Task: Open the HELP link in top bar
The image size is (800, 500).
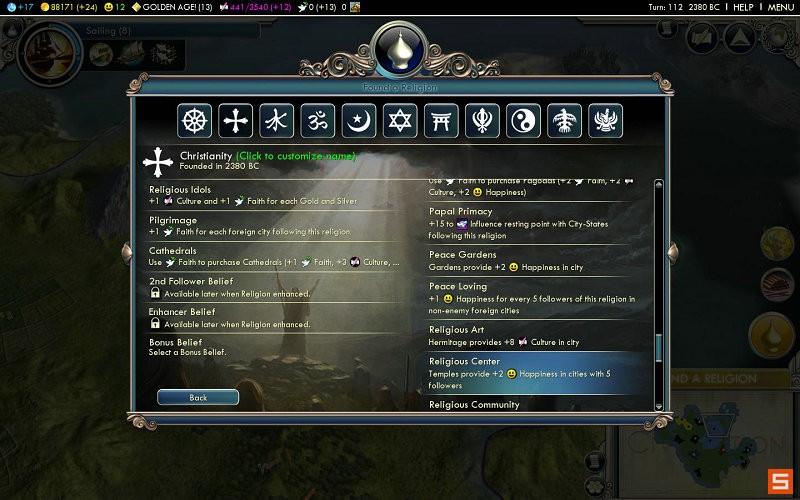Action: coord(743,7)
